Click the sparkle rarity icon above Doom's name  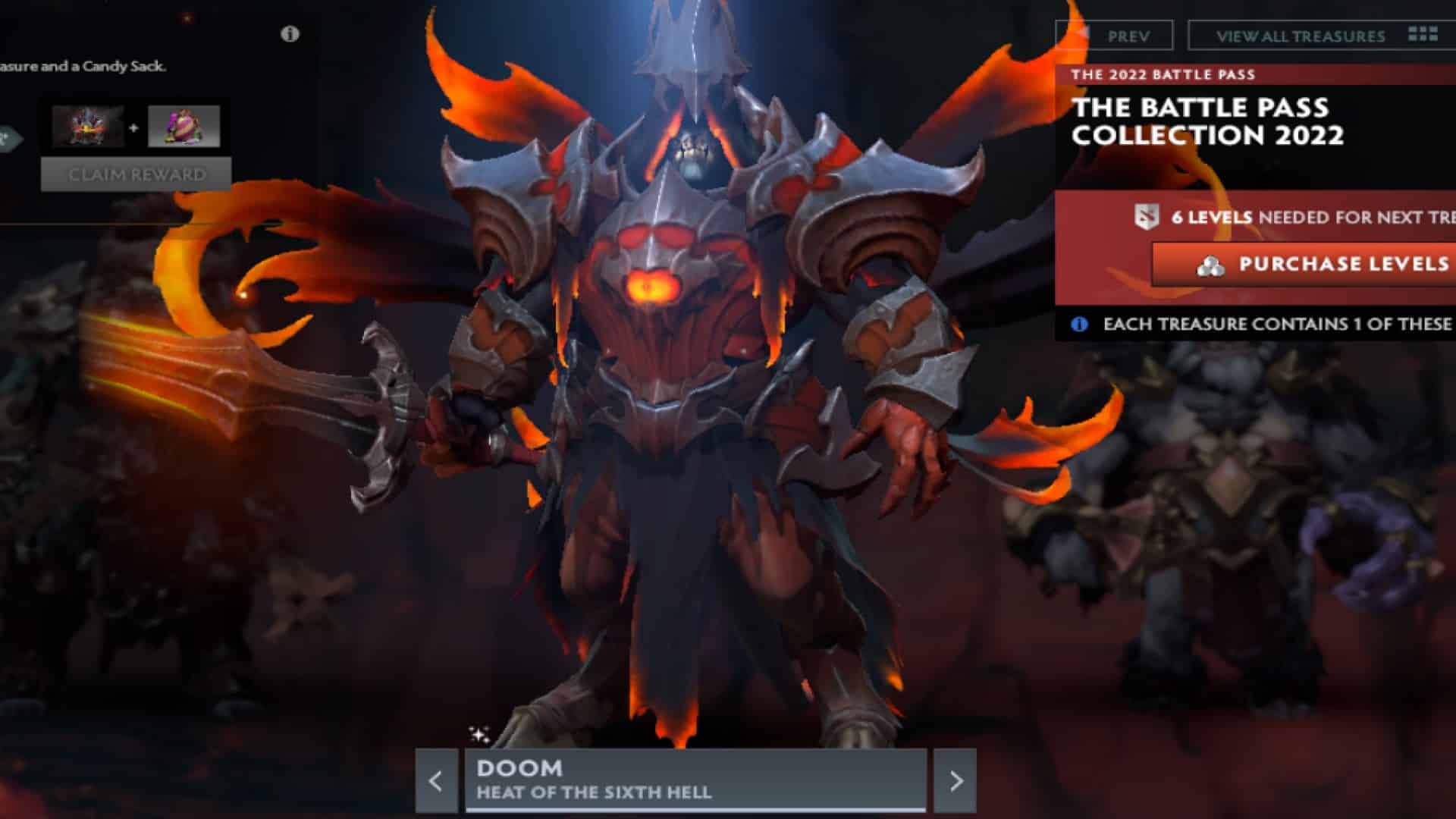click(478, 732)
